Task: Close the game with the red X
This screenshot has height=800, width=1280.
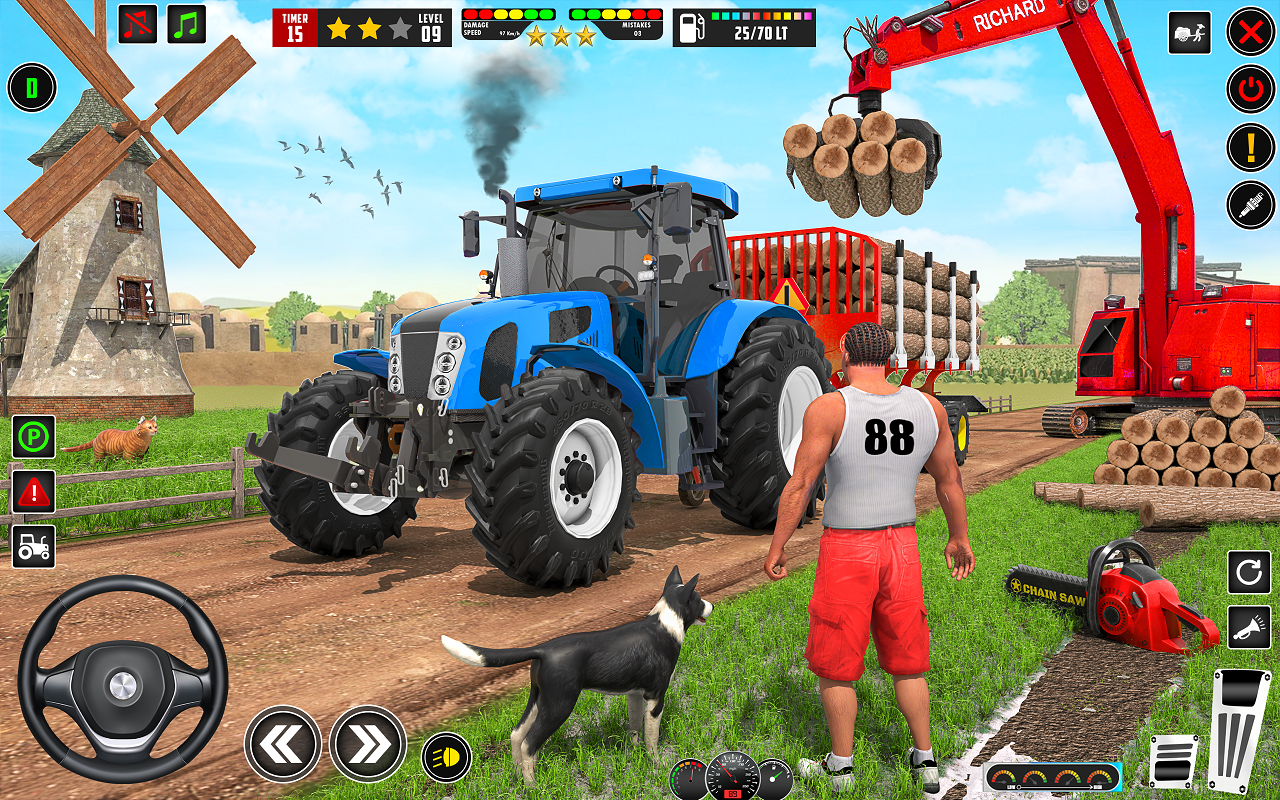Action: click(1250, 32)
